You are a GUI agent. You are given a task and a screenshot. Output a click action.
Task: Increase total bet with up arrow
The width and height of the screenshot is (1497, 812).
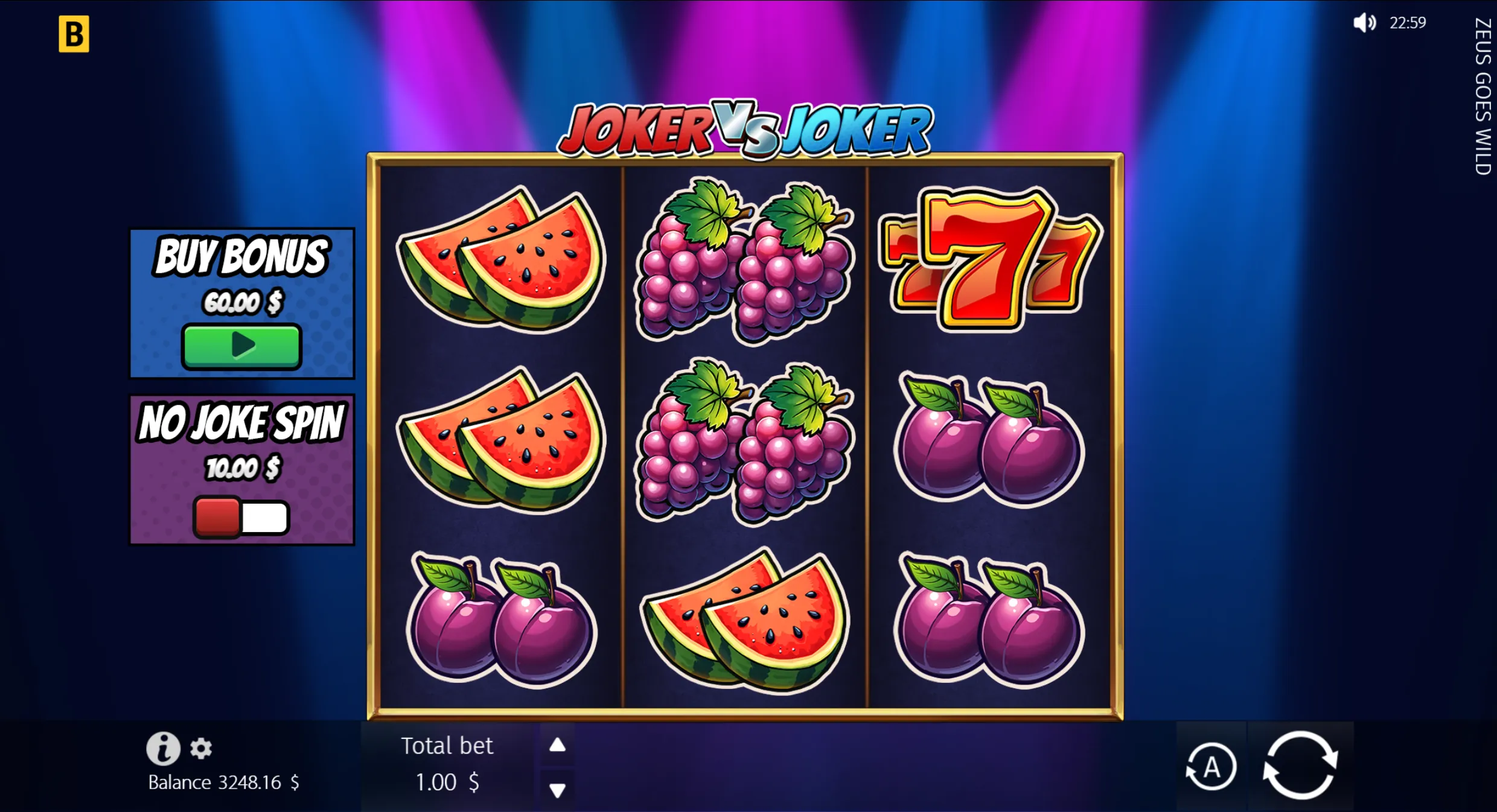click(557, 746)
